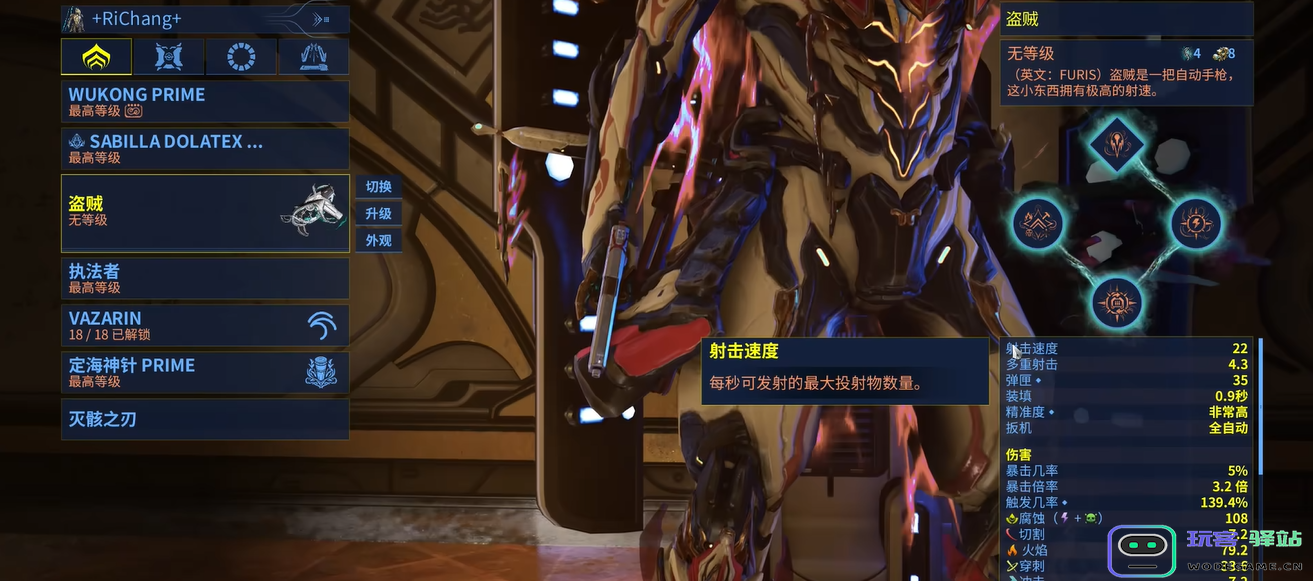
Task: Select the 灭骸之刃 row
Action: tap(205, 419)
